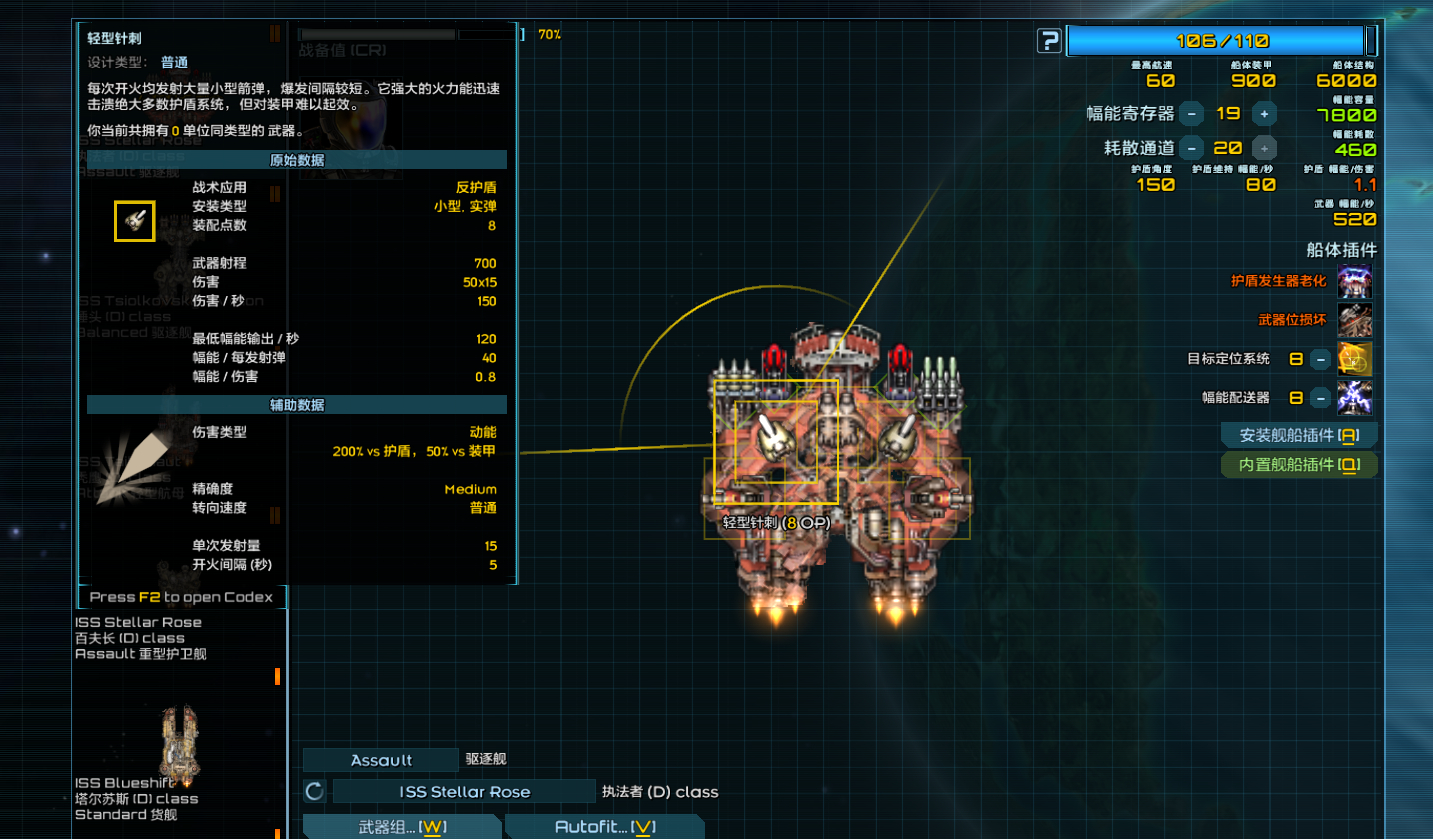Viewport: 1433px width, 839px height.
Task: Open the question mark help button
Action: pos(1049,41)
